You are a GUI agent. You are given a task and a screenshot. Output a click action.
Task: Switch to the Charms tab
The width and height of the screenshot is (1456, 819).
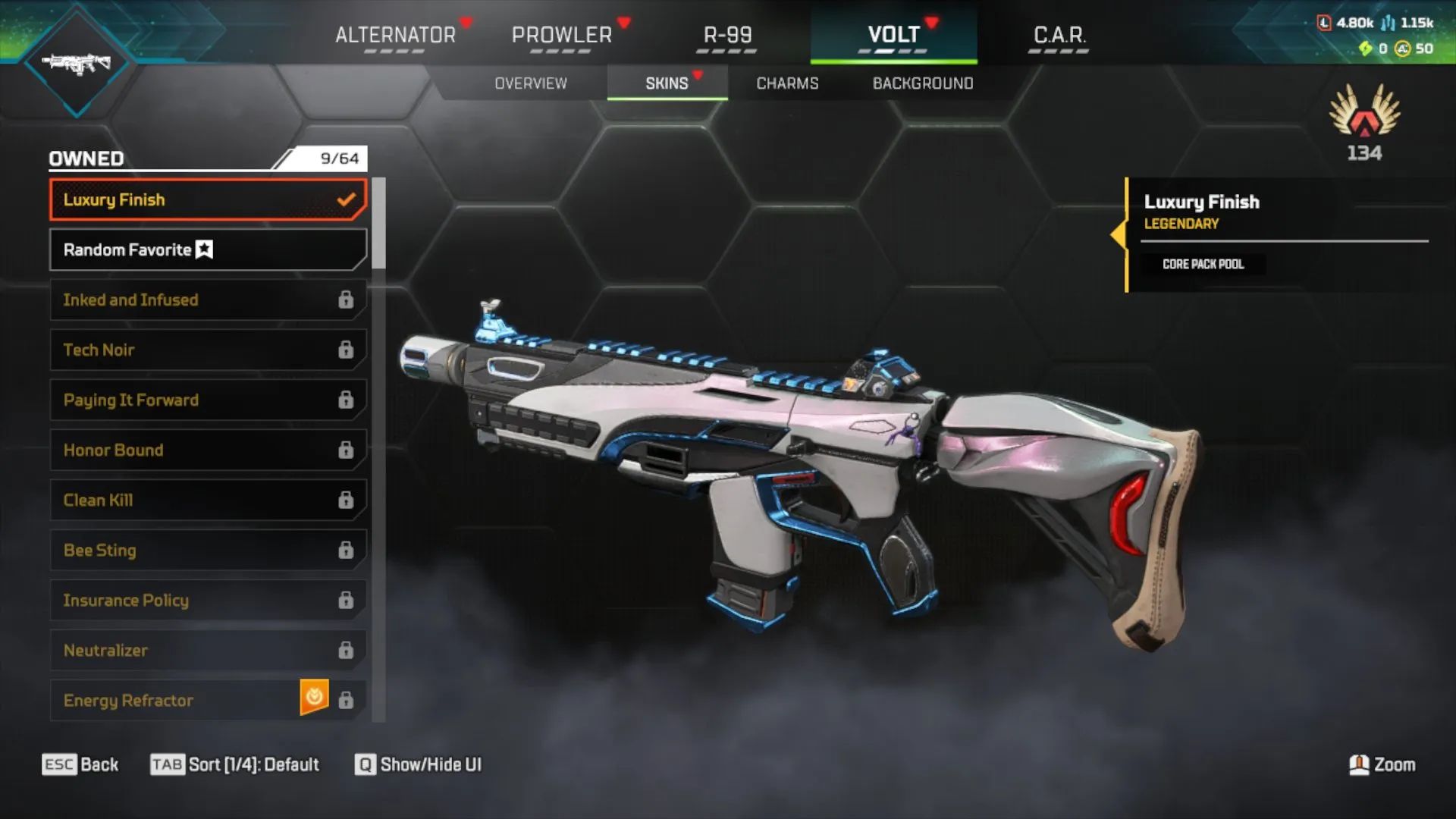click(786, 83)
